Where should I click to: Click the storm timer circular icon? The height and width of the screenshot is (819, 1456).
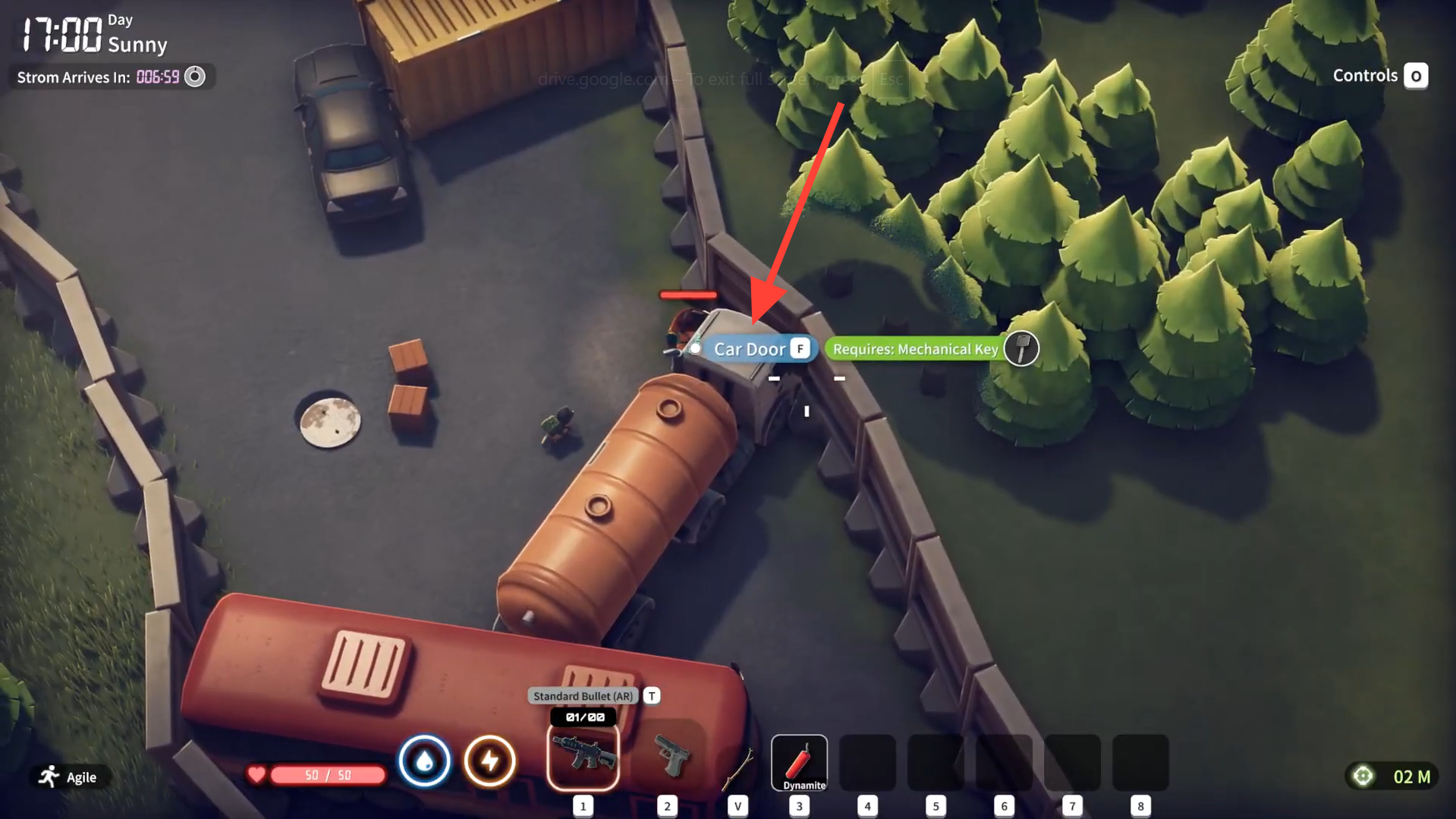(x=195, y=77)
